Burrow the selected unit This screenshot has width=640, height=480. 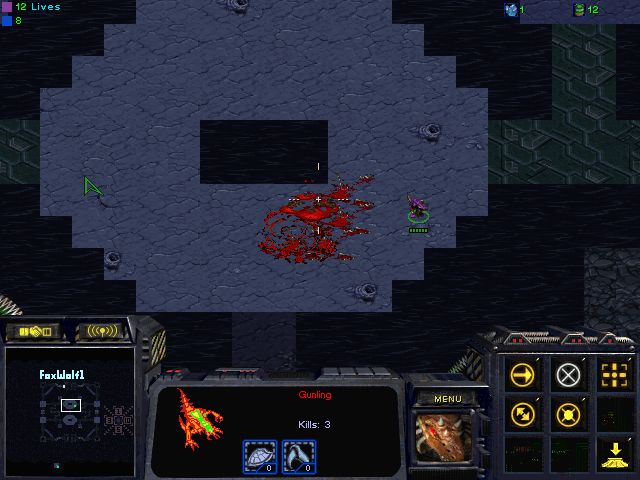tap(614, 452)
